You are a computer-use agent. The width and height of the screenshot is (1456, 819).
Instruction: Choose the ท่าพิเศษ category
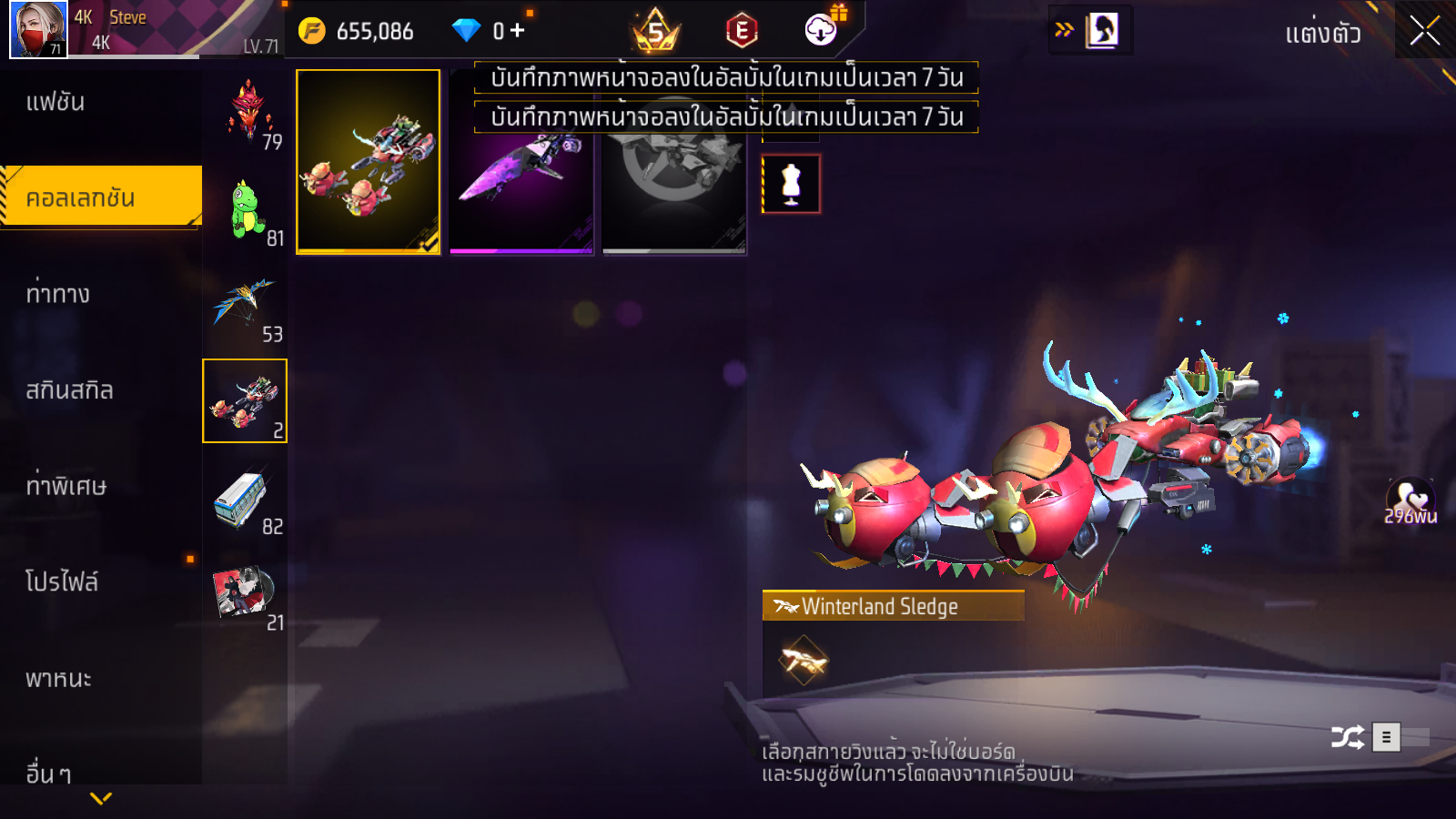66,486
